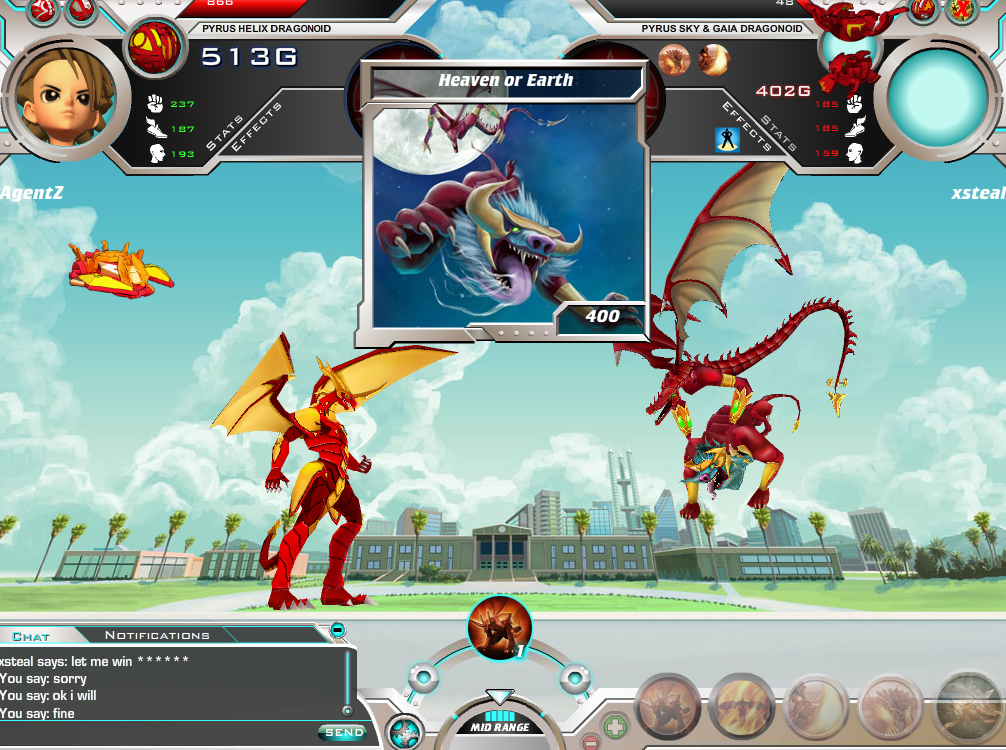Activate the selected ability icon above Mid Range
The width and height of the screenshot is (1006, 750).
[x=499, y=627]
